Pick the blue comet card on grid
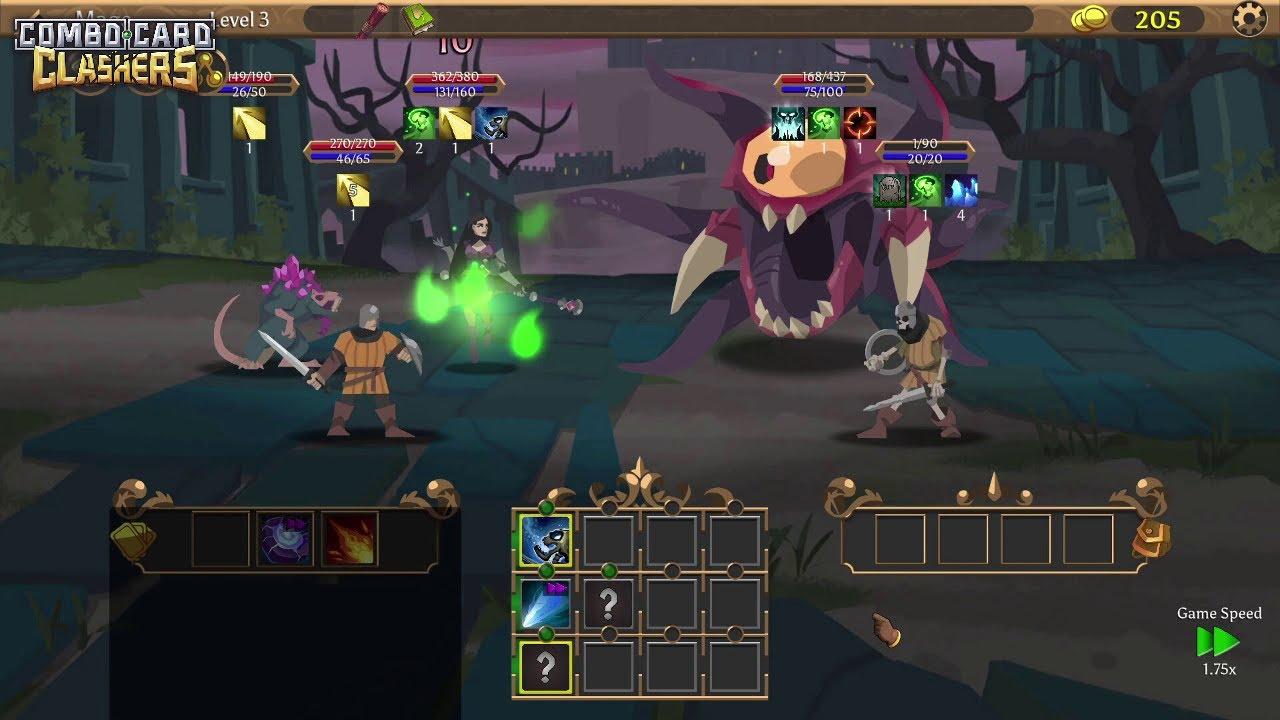This screenshot has height=720, width=1280. (546, 604)
